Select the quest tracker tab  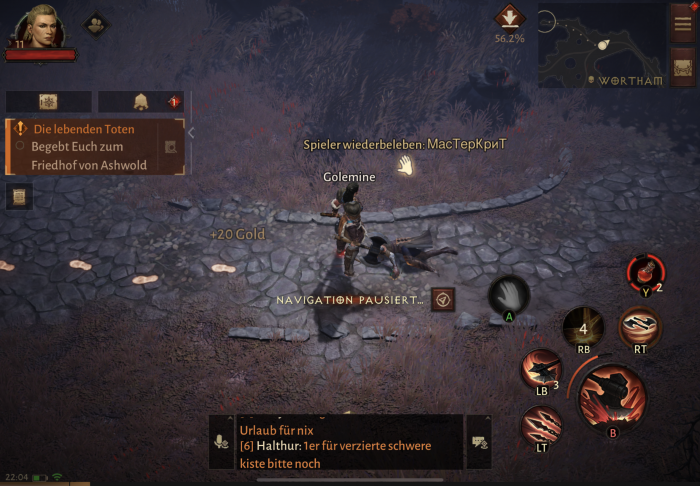tap(48, 102)
